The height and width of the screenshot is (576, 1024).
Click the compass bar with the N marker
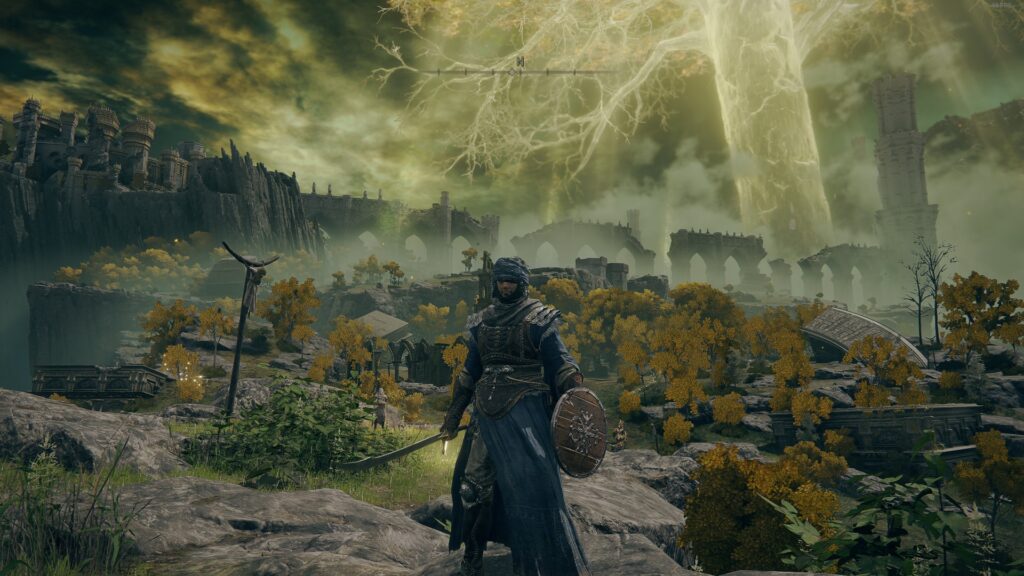click(x=517, y=70)
